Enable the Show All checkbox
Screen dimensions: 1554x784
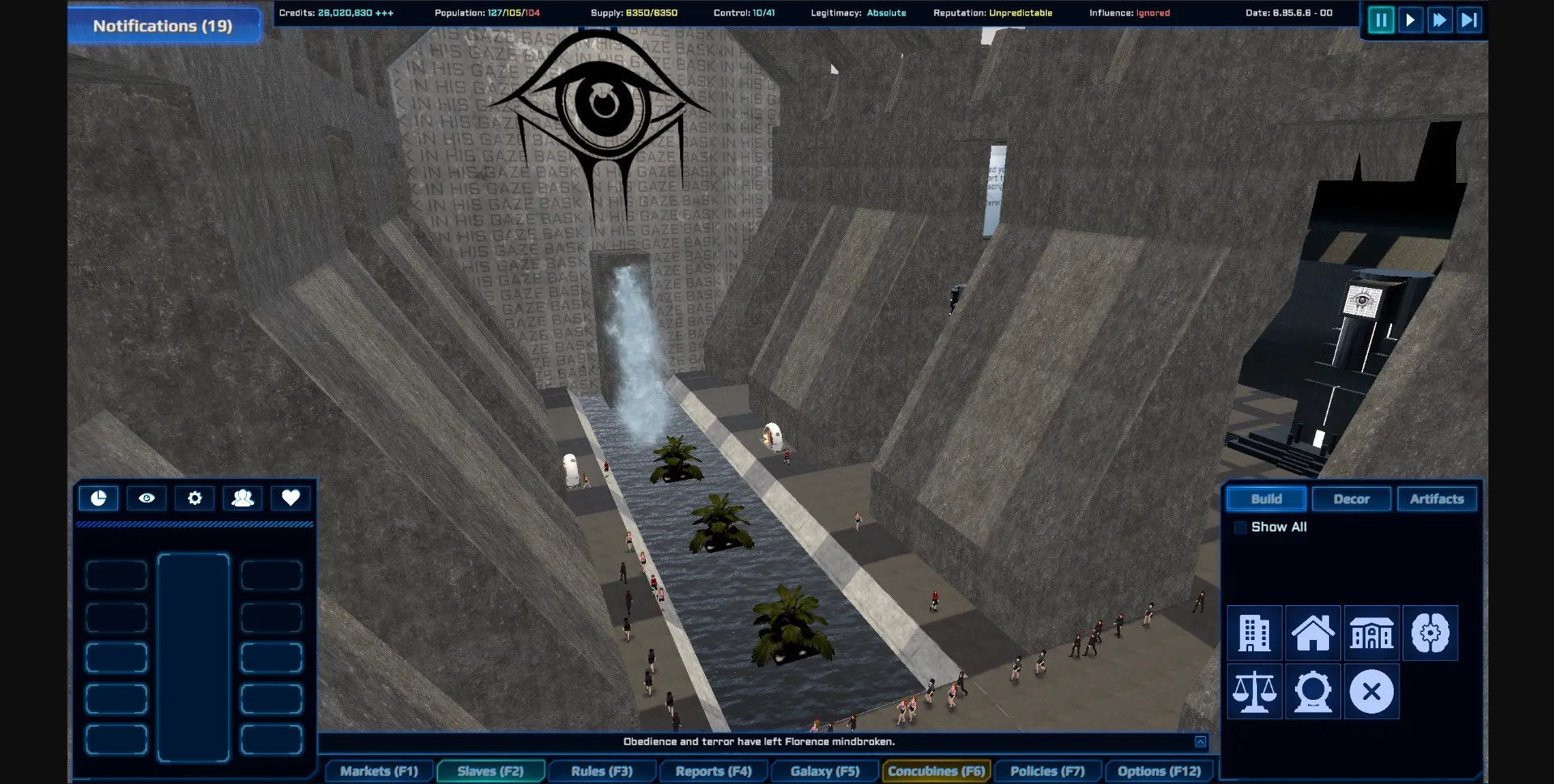(x=1239, y=527)
